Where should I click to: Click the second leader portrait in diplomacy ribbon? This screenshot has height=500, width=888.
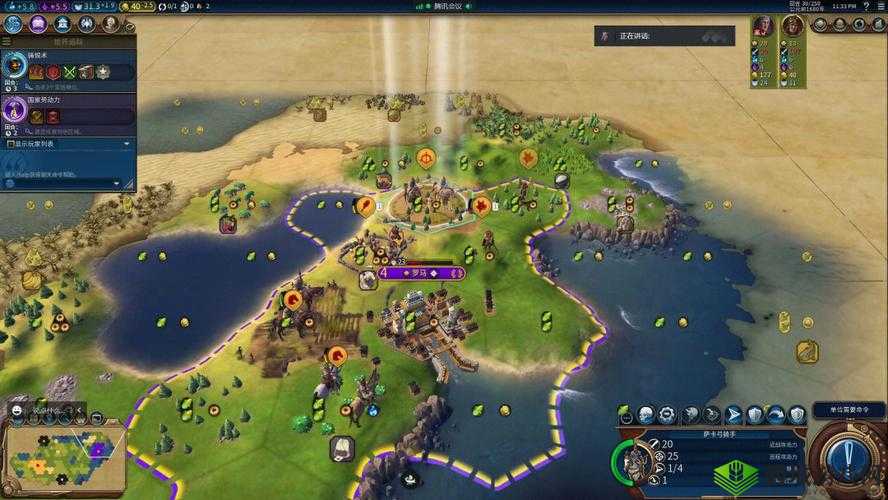click(x=792, y=25)
